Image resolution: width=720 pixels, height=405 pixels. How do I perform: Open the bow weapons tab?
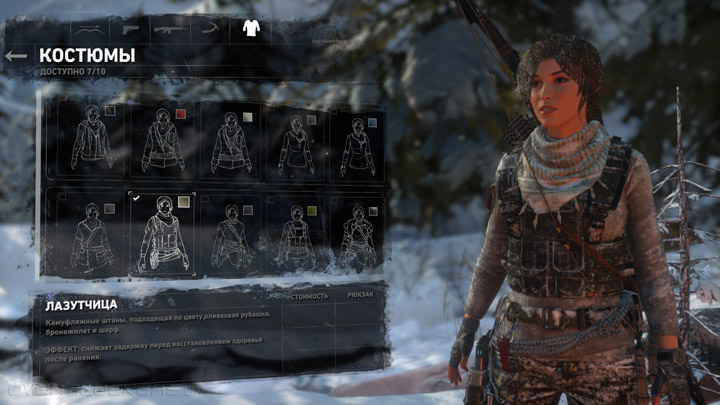(x=89, y=27)
